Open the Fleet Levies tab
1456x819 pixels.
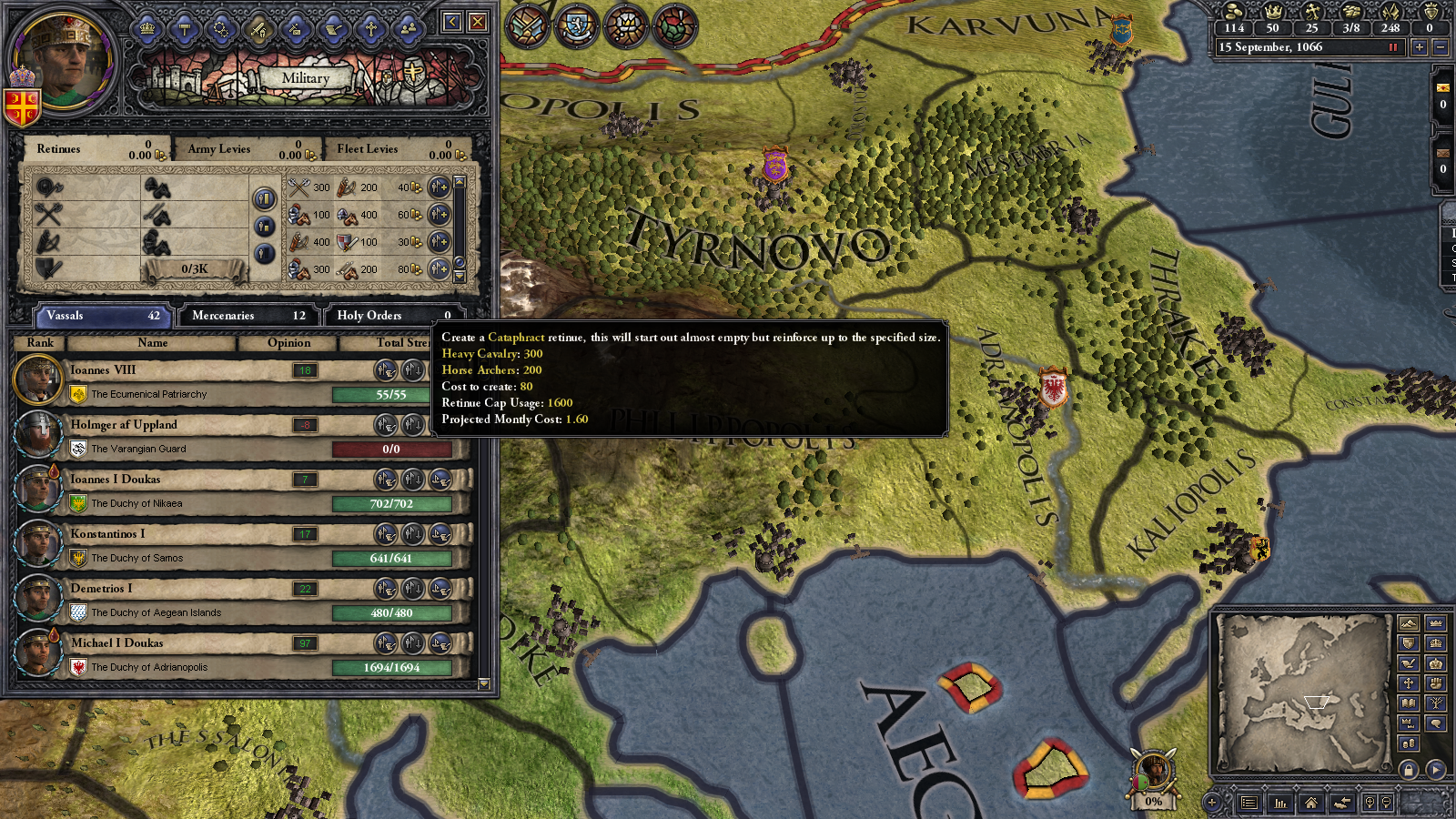[397, 149]
